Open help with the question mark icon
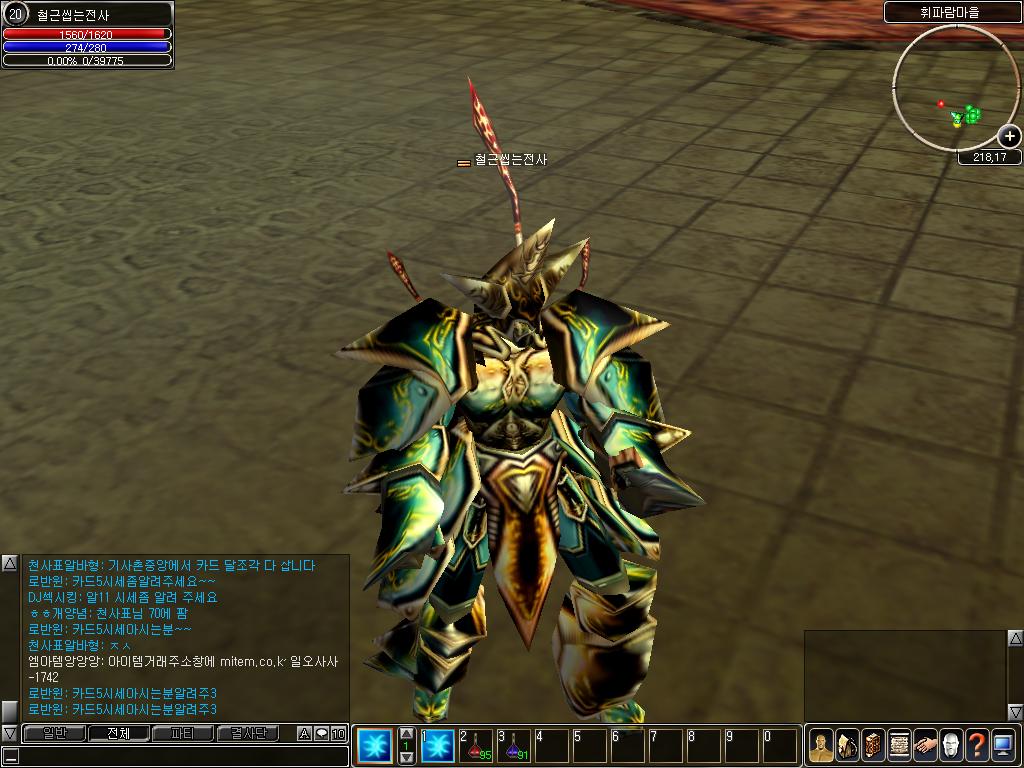This screenshot has height=768, width=1024. tap(977, 745)
